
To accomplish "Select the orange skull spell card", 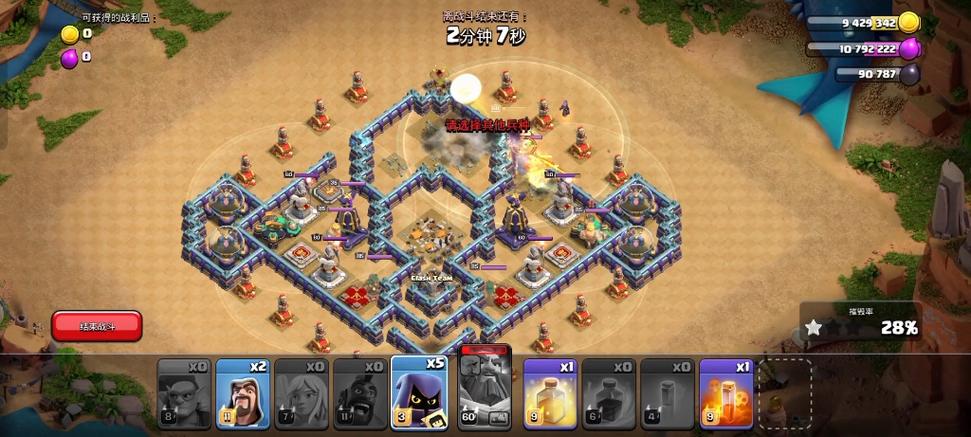I will [726, 393].
